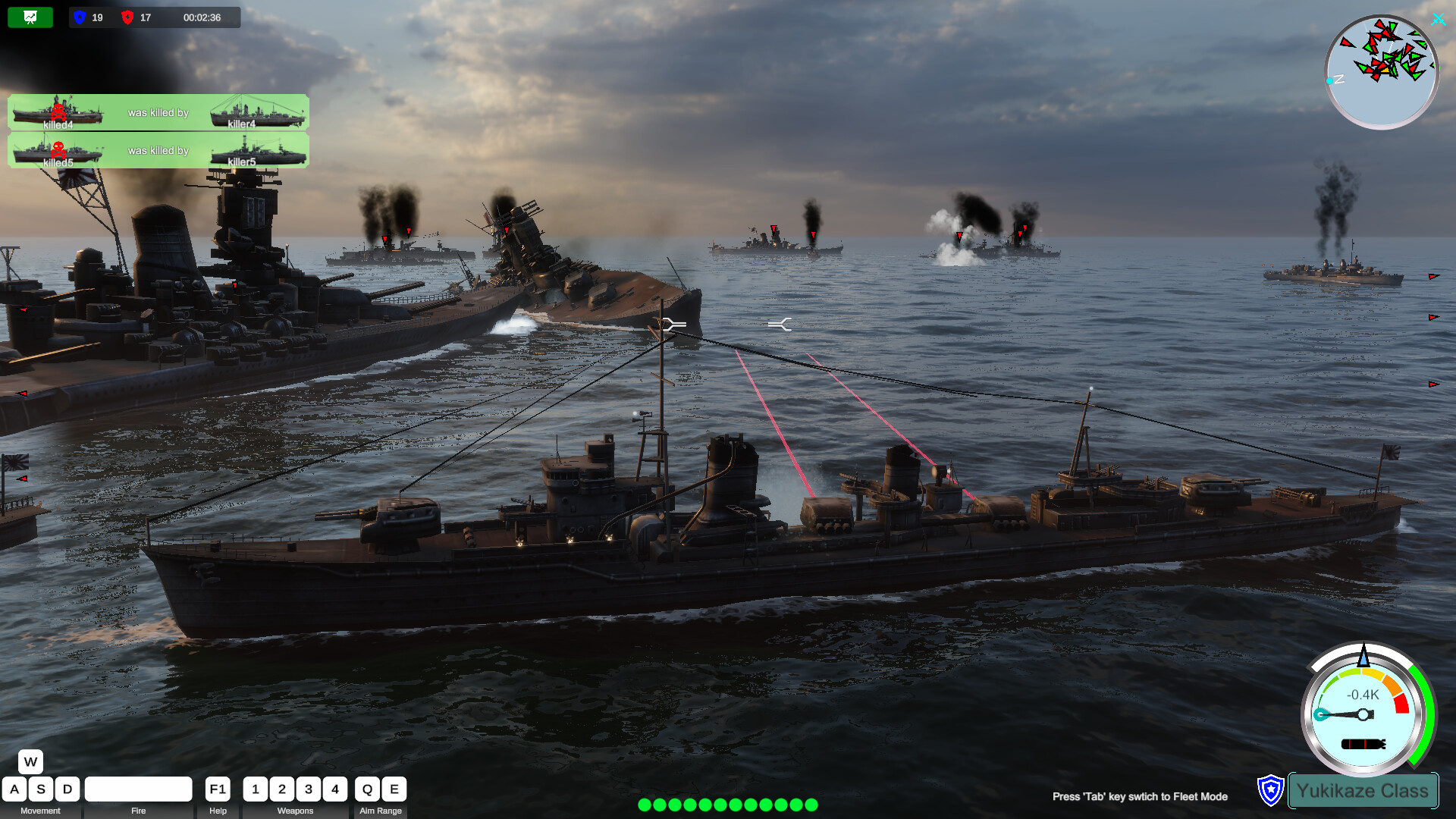Click the 'Press Tab key' fleet mode hint

tap(1140, 797)
